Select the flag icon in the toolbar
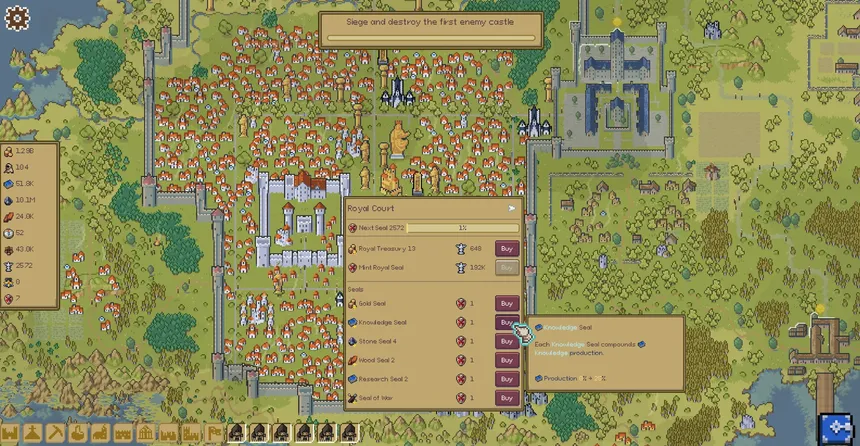Image resolution: width=860 pixels, height=446 pixels. tap(213, 433)
